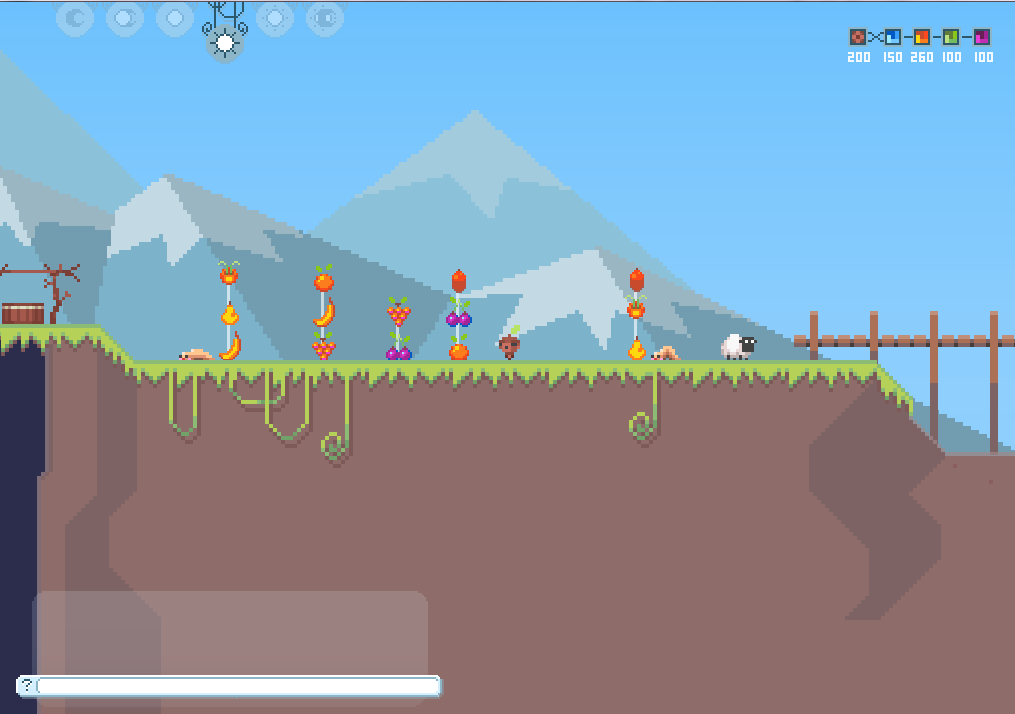1015x714 pixels.
Task: Select the glowing sun time-of-day icon
Action: (225, 43)
